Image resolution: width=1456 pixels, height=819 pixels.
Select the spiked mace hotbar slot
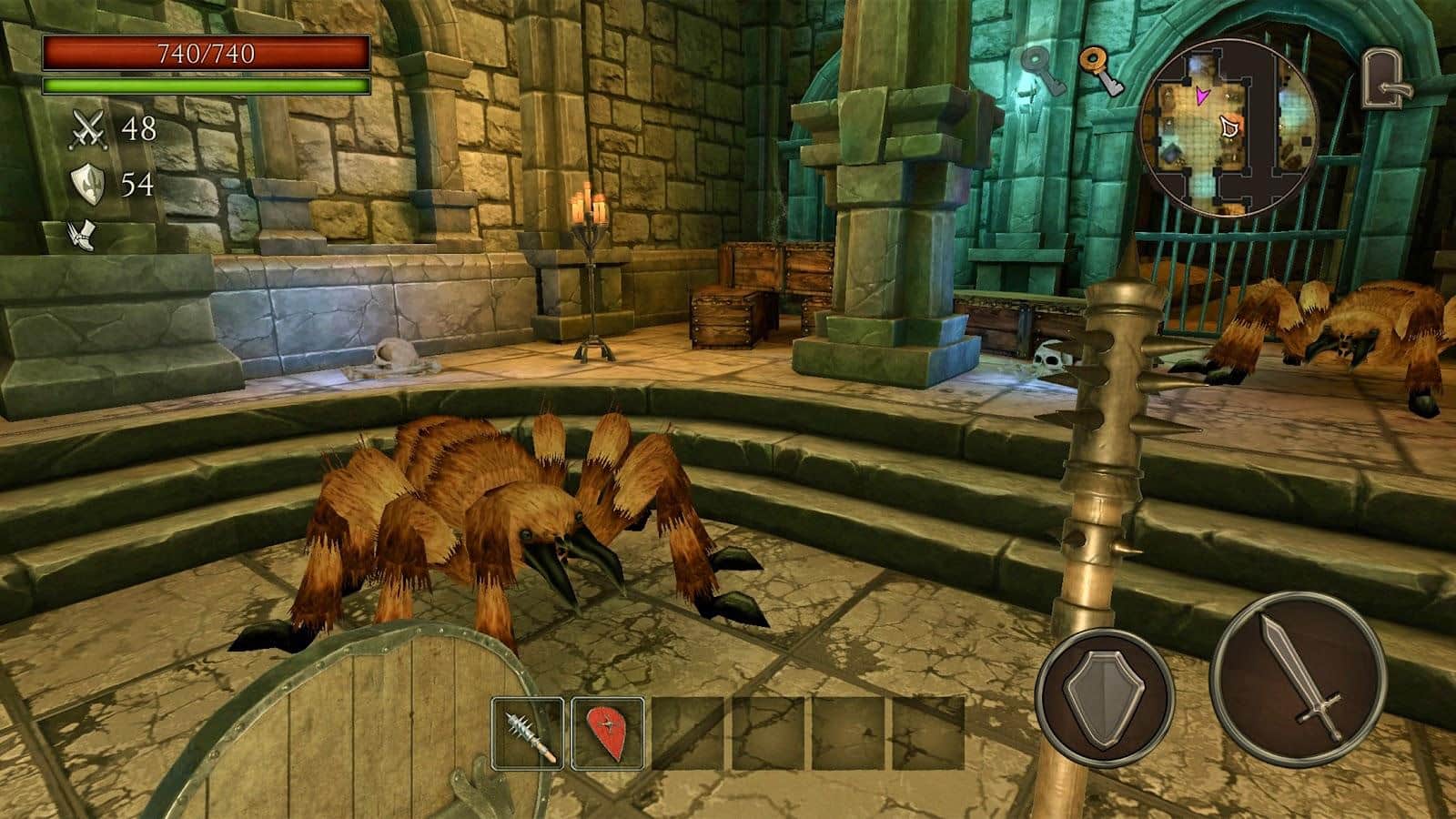(x=528, y=733)
